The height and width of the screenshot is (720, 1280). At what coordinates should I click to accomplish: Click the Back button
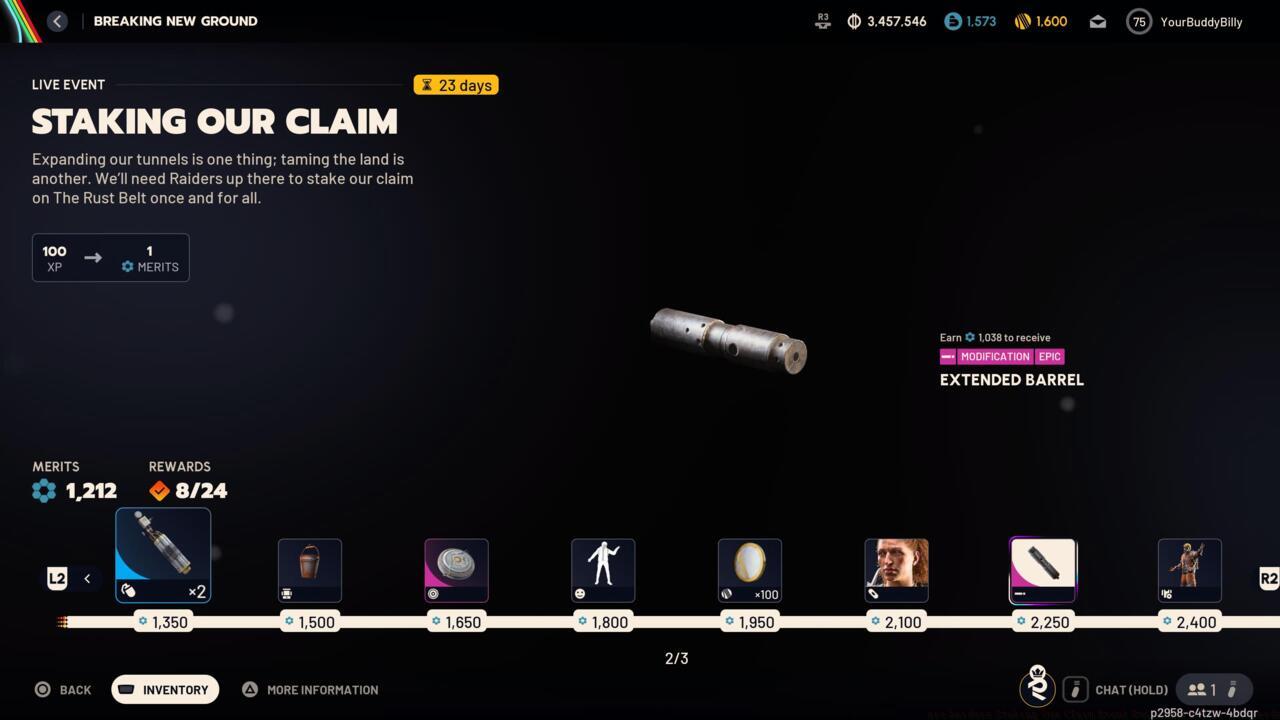tap(63, 689)
